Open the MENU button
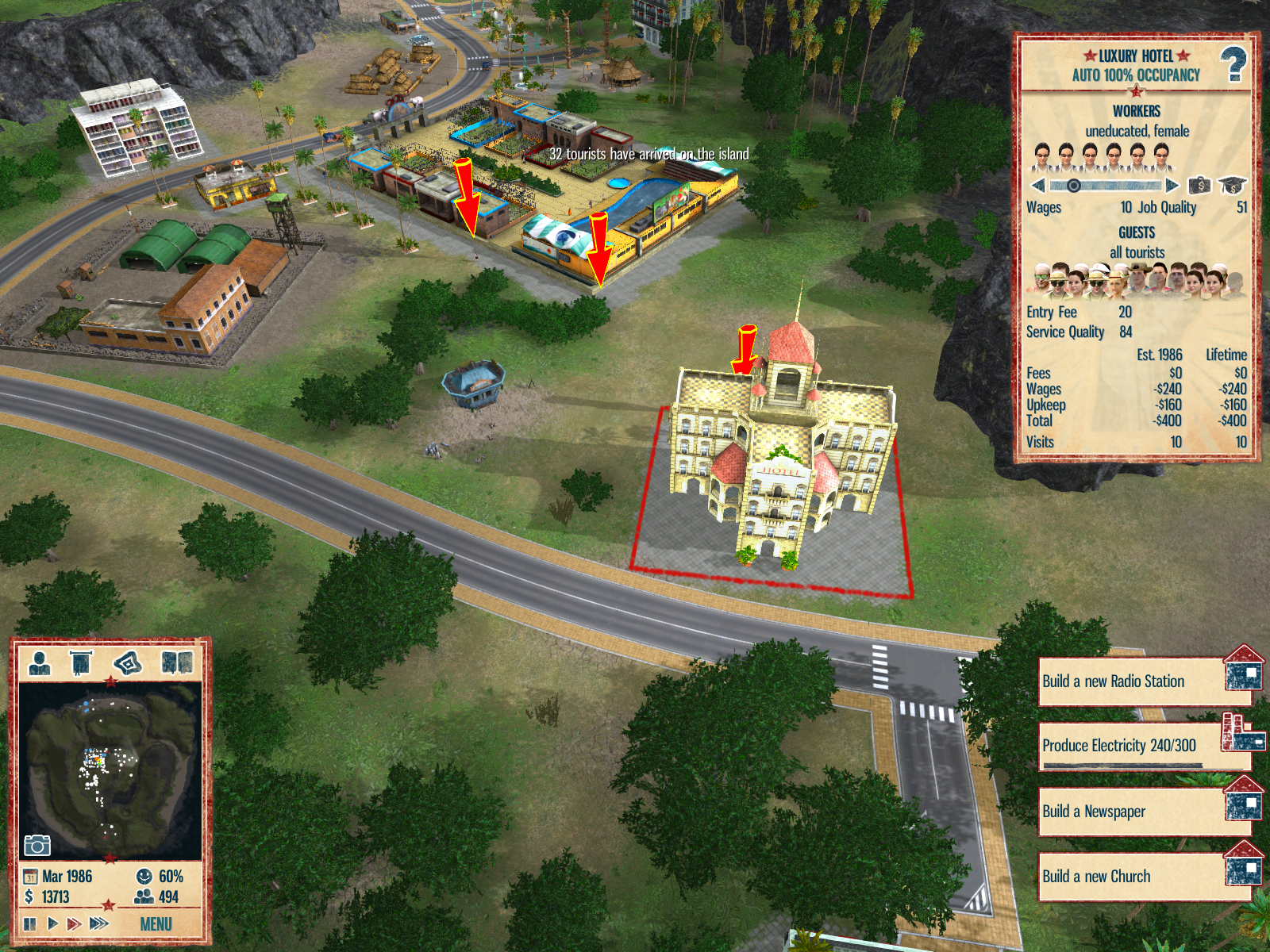 [x=156, y=924]
